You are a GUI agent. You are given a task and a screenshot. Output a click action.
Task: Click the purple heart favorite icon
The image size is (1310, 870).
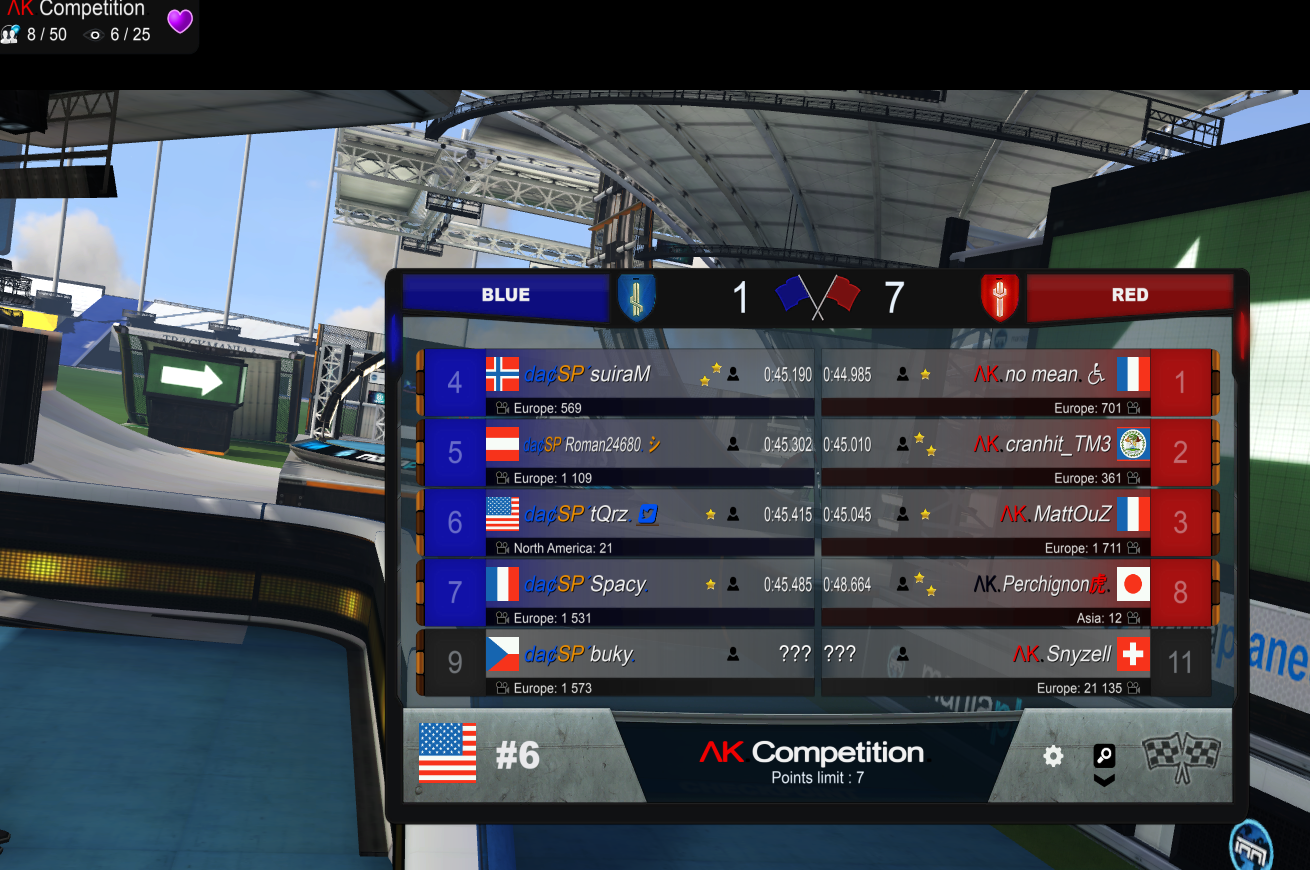click(180, 21)
